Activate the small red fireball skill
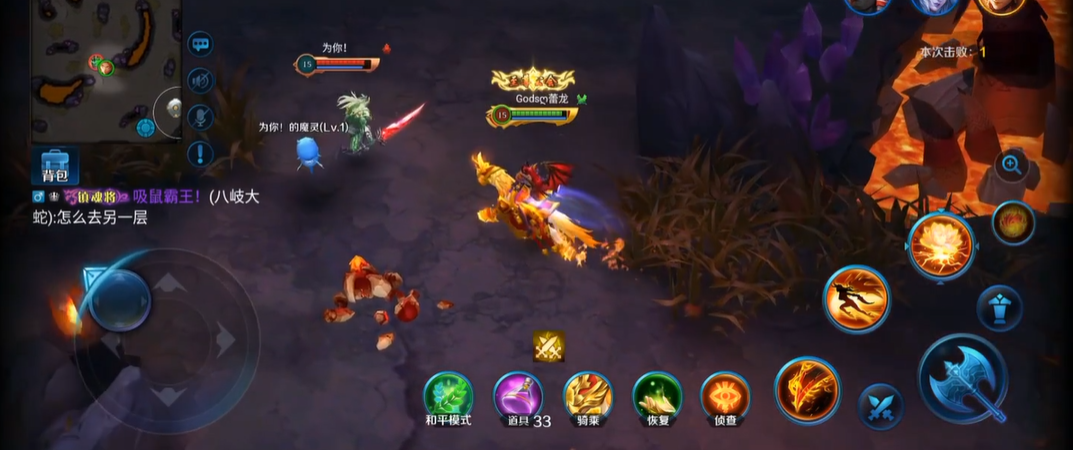Screen dimensions: 1073x450 1013,222
